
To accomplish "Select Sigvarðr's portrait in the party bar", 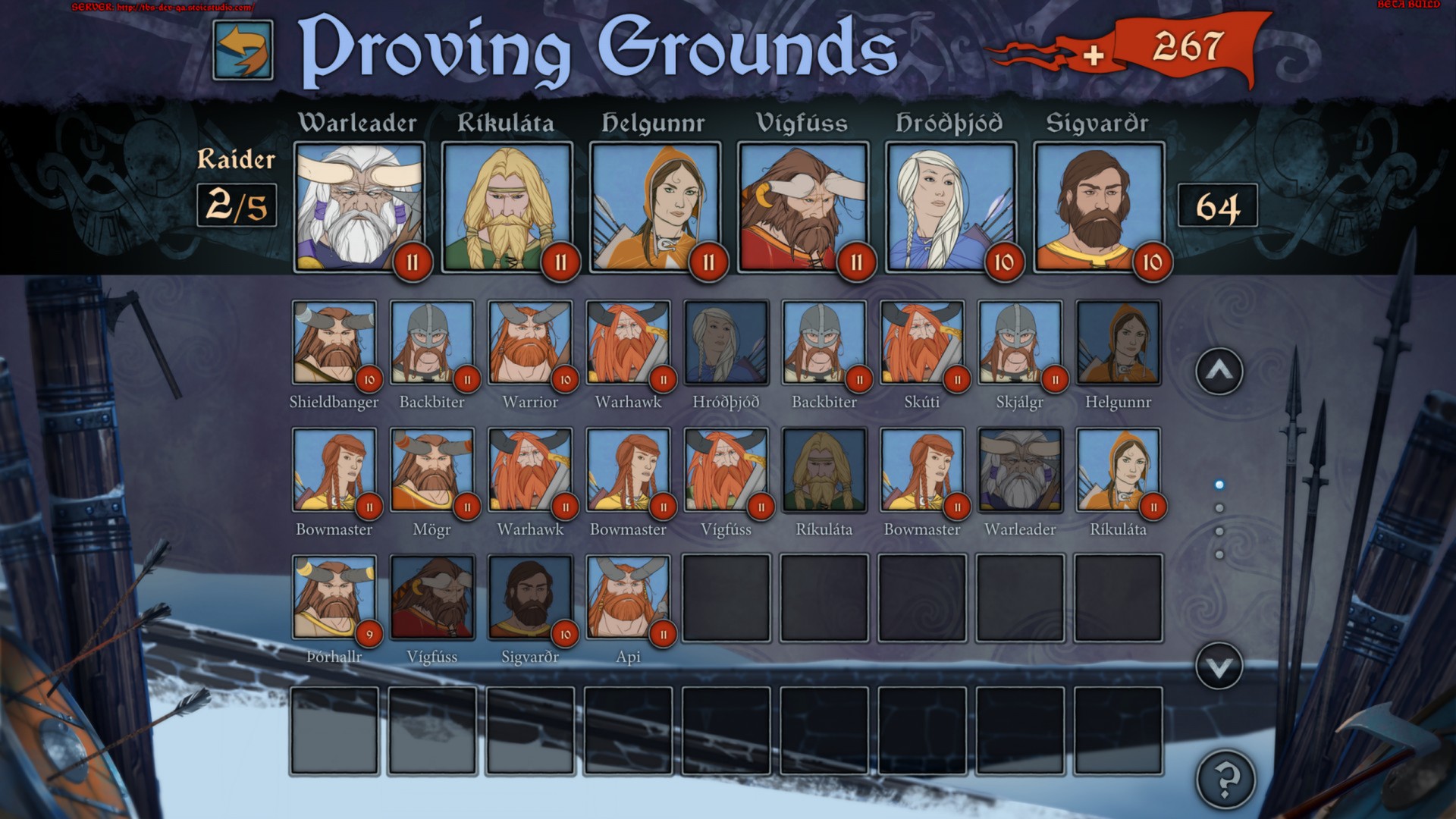I will click(x=1098, y=205).
